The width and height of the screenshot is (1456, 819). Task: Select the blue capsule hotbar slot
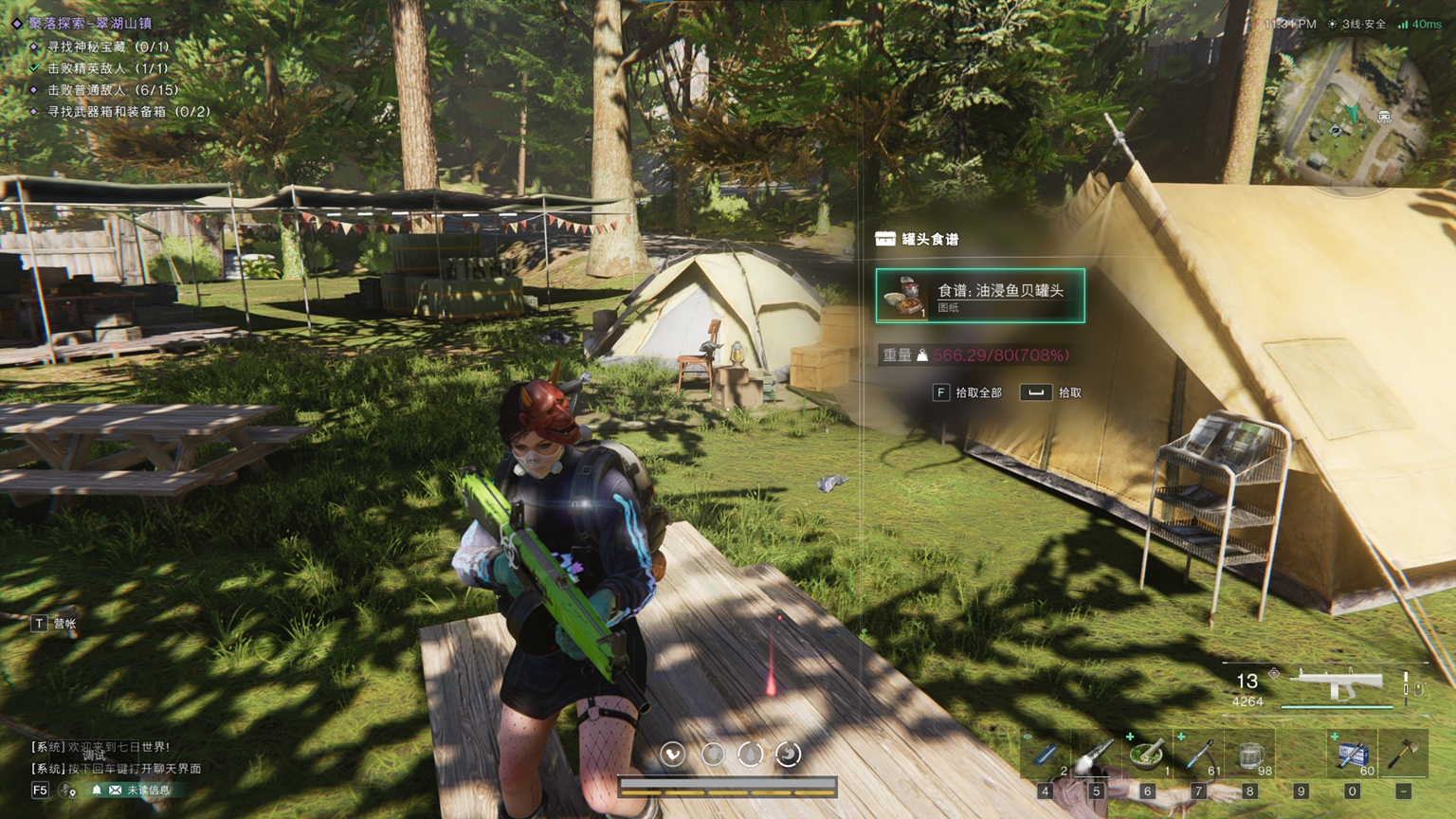click(1045, 756)
